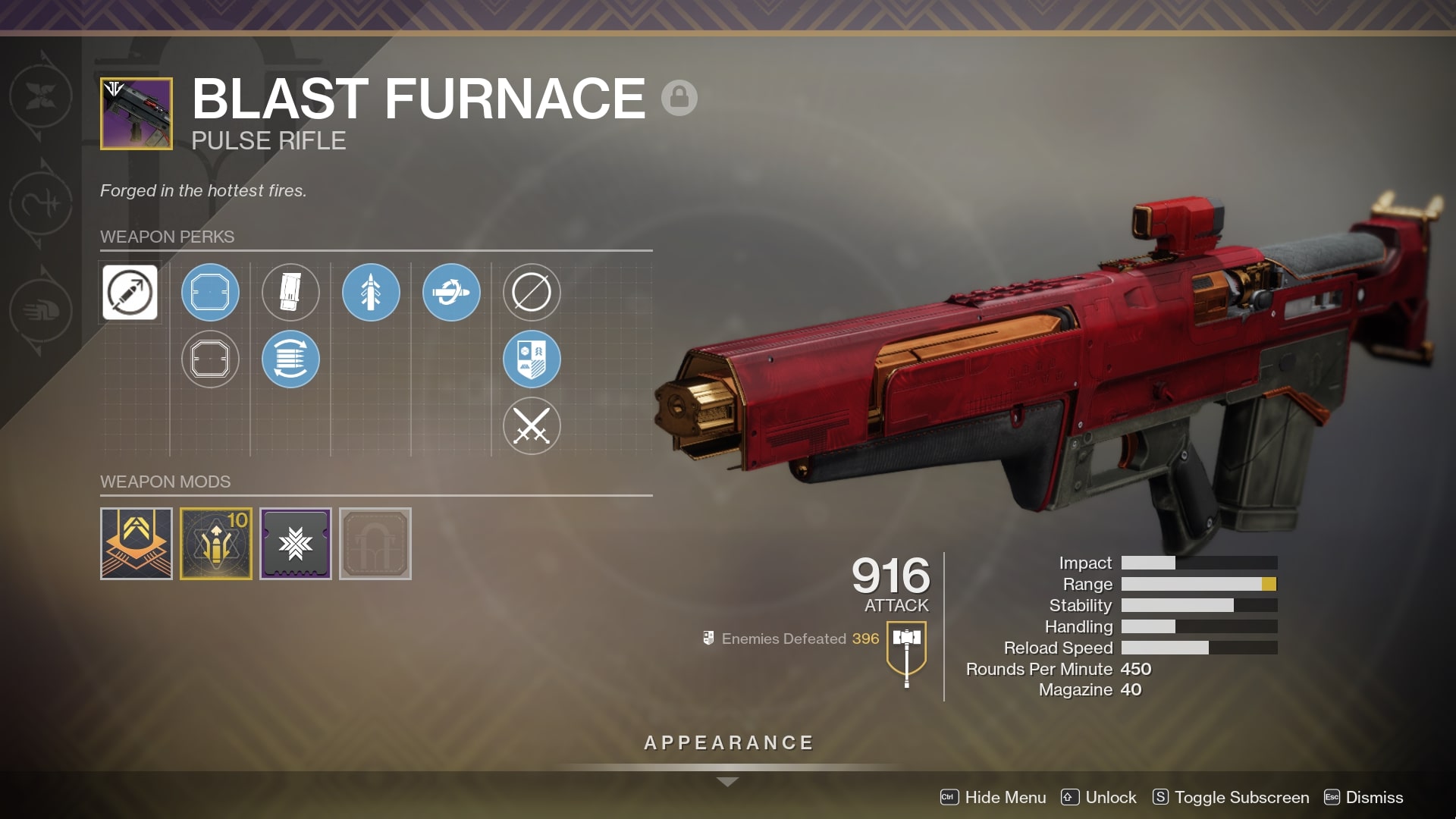Toggle the lock beside the weapon name
1456x819 pixels.
(x=679, y=99)
